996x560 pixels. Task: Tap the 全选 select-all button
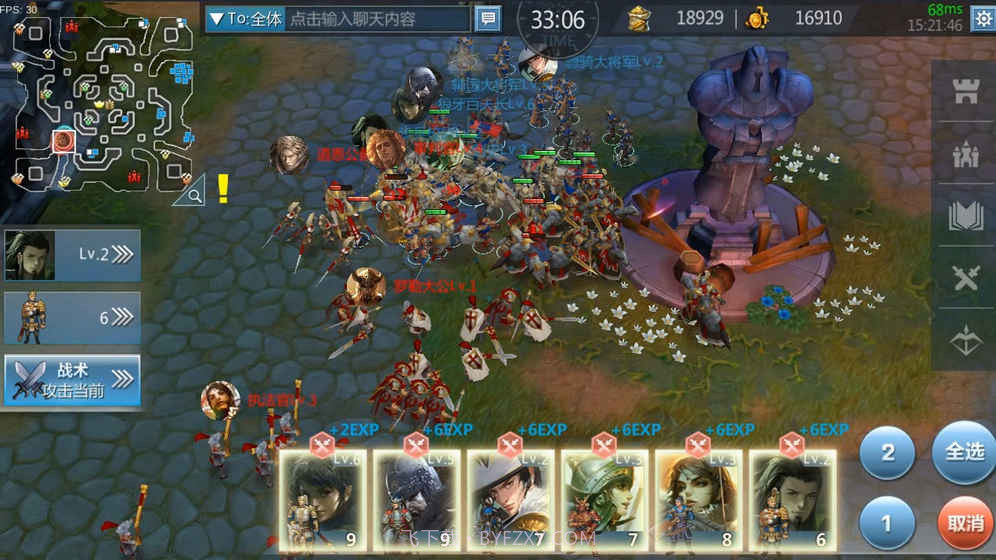(963, 452)
